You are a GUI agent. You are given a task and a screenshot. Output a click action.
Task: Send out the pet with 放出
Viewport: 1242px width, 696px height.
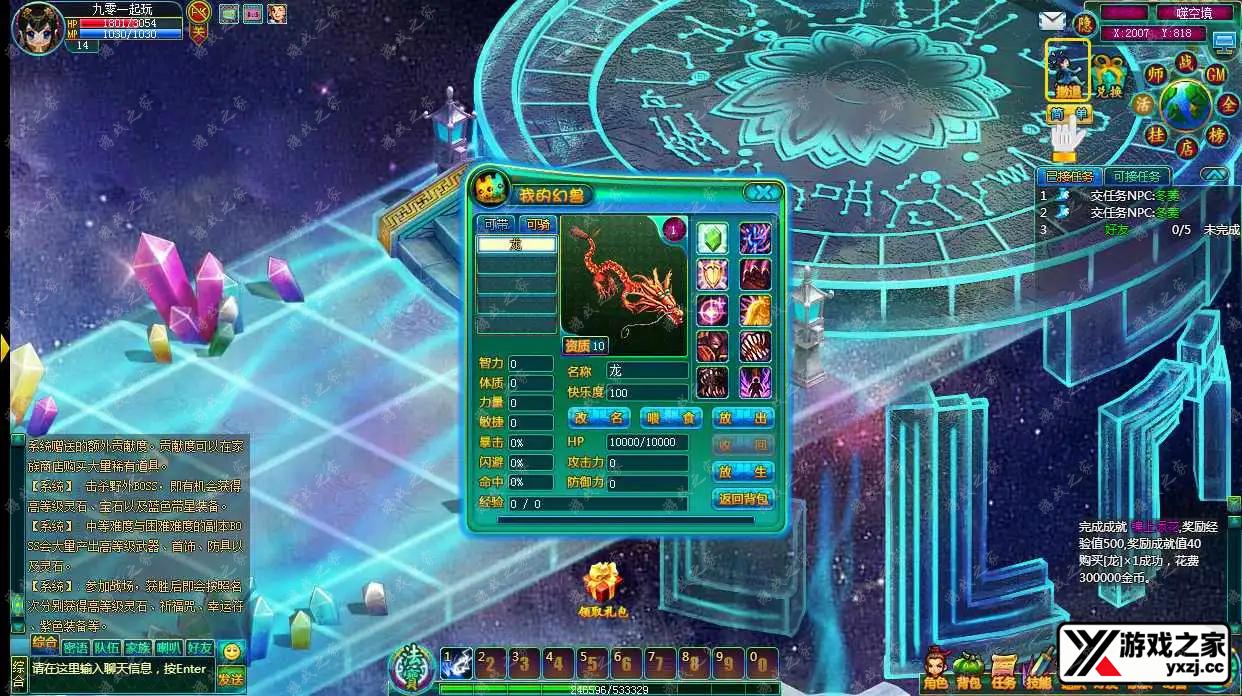tap(743, 418)
